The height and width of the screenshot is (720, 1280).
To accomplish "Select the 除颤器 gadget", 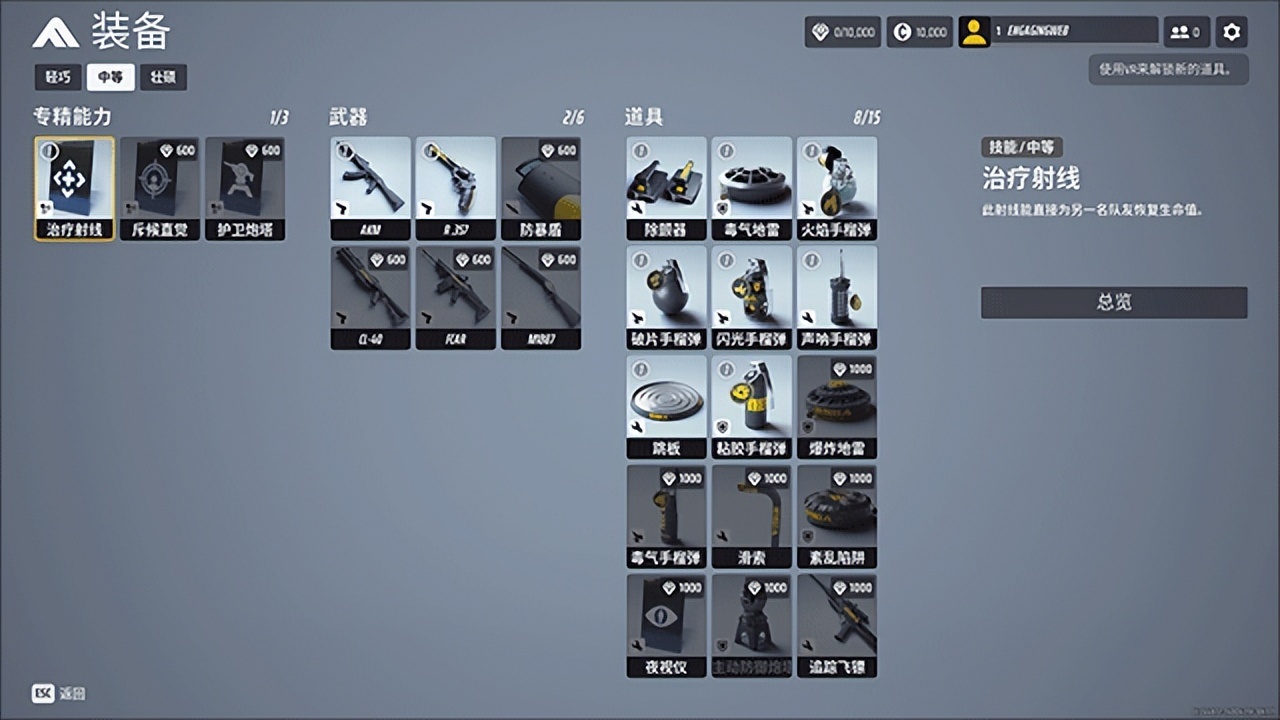I will pyautogui.click(x=666, y=188).
